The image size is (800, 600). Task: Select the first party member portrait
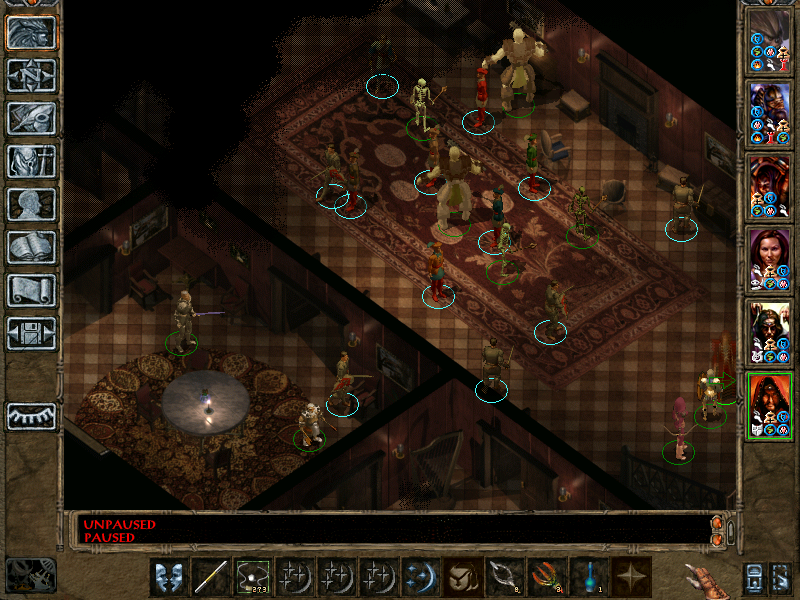coord(769,41)
